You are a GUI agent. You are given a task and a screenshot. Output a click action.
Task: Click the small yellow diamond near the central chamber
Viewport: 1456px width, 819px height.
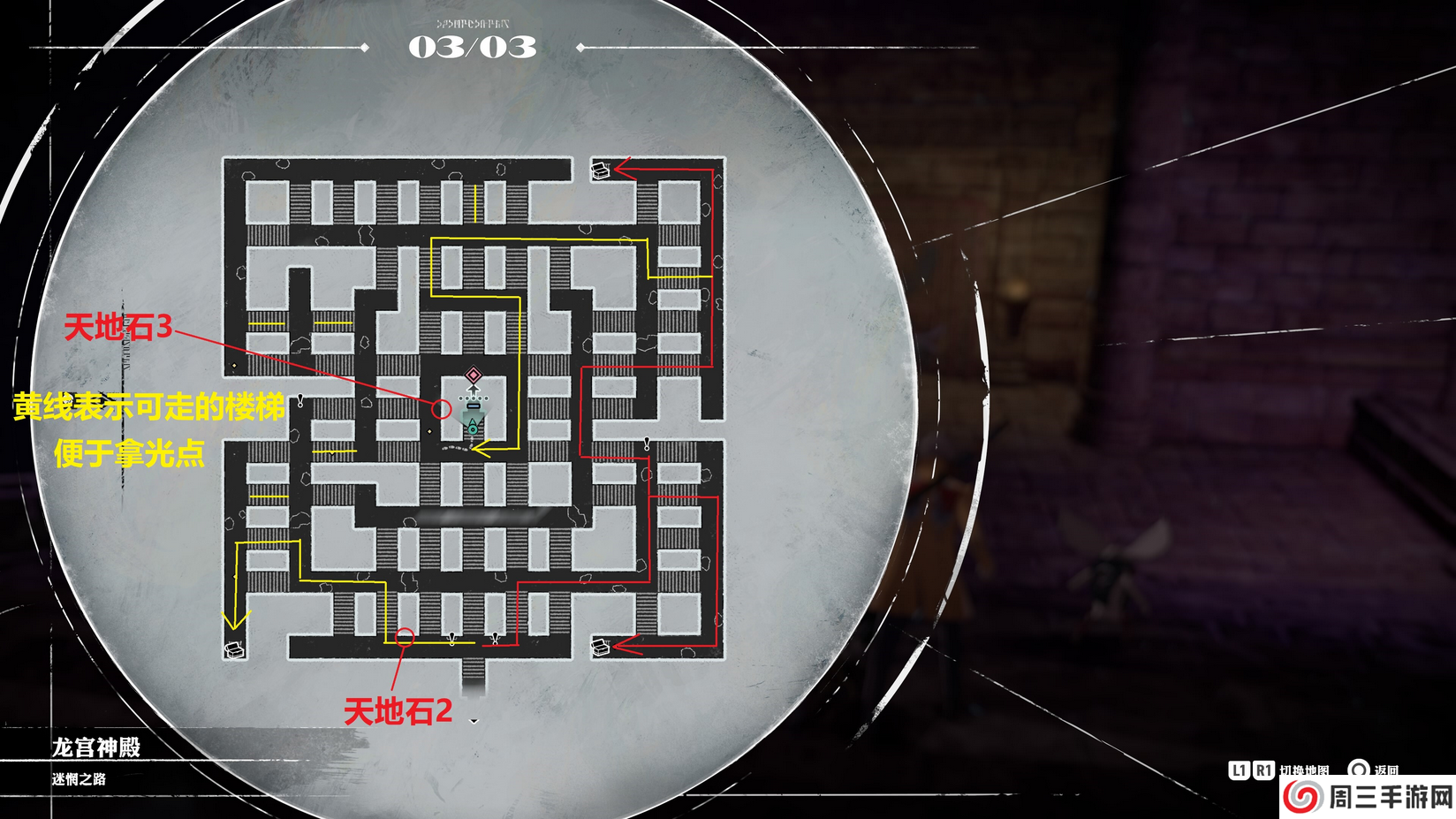[x=429, y=431]
